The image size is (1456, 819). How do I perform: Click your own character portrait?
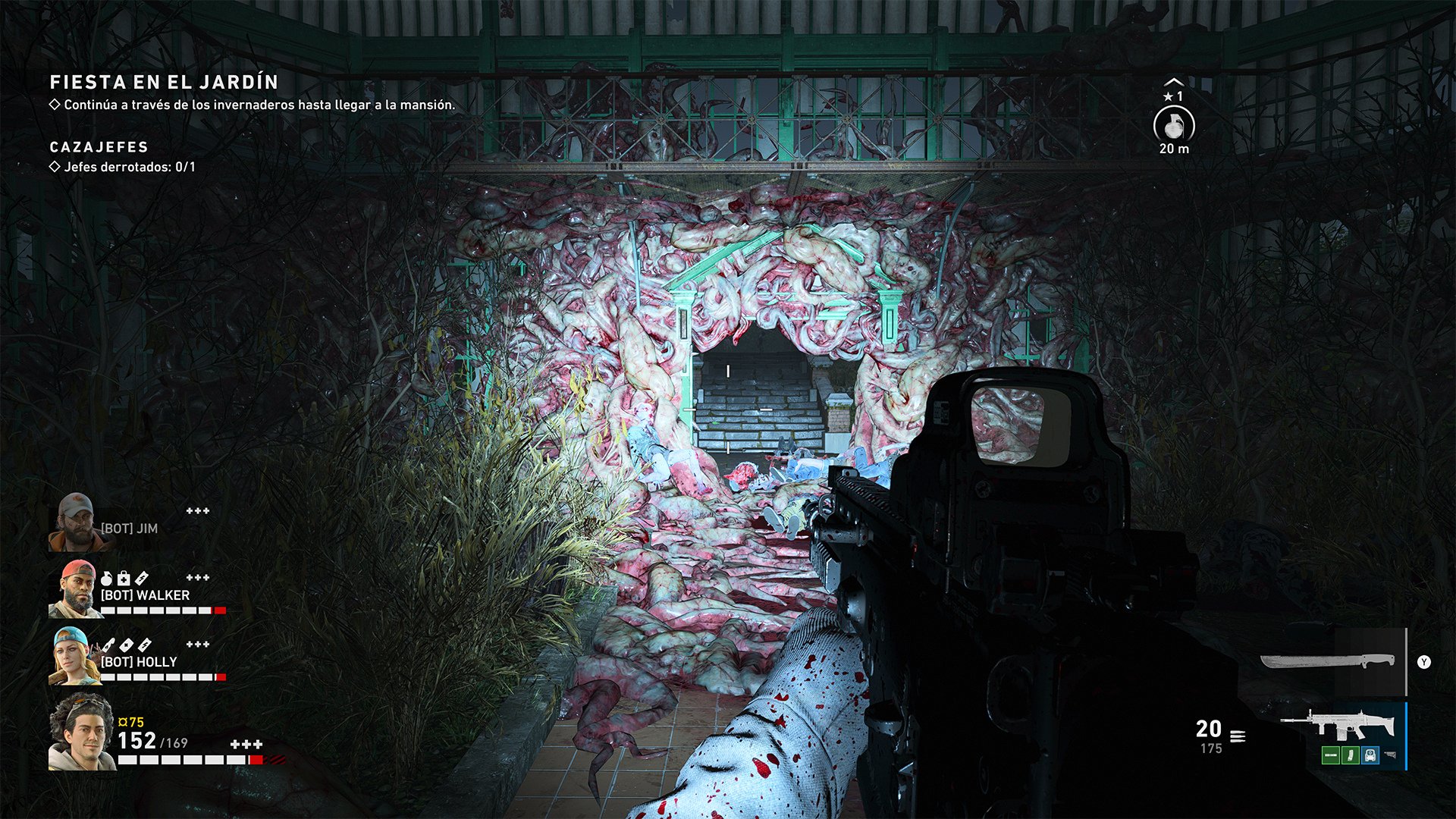coord(81,731)
